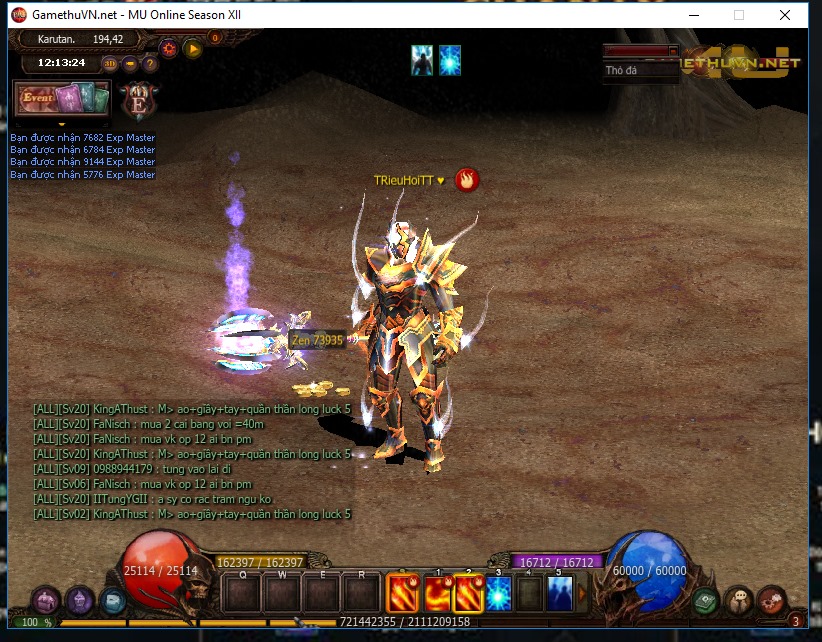Open the red gears system menu button
Viewport: 822px width, 642px height.
770,601
